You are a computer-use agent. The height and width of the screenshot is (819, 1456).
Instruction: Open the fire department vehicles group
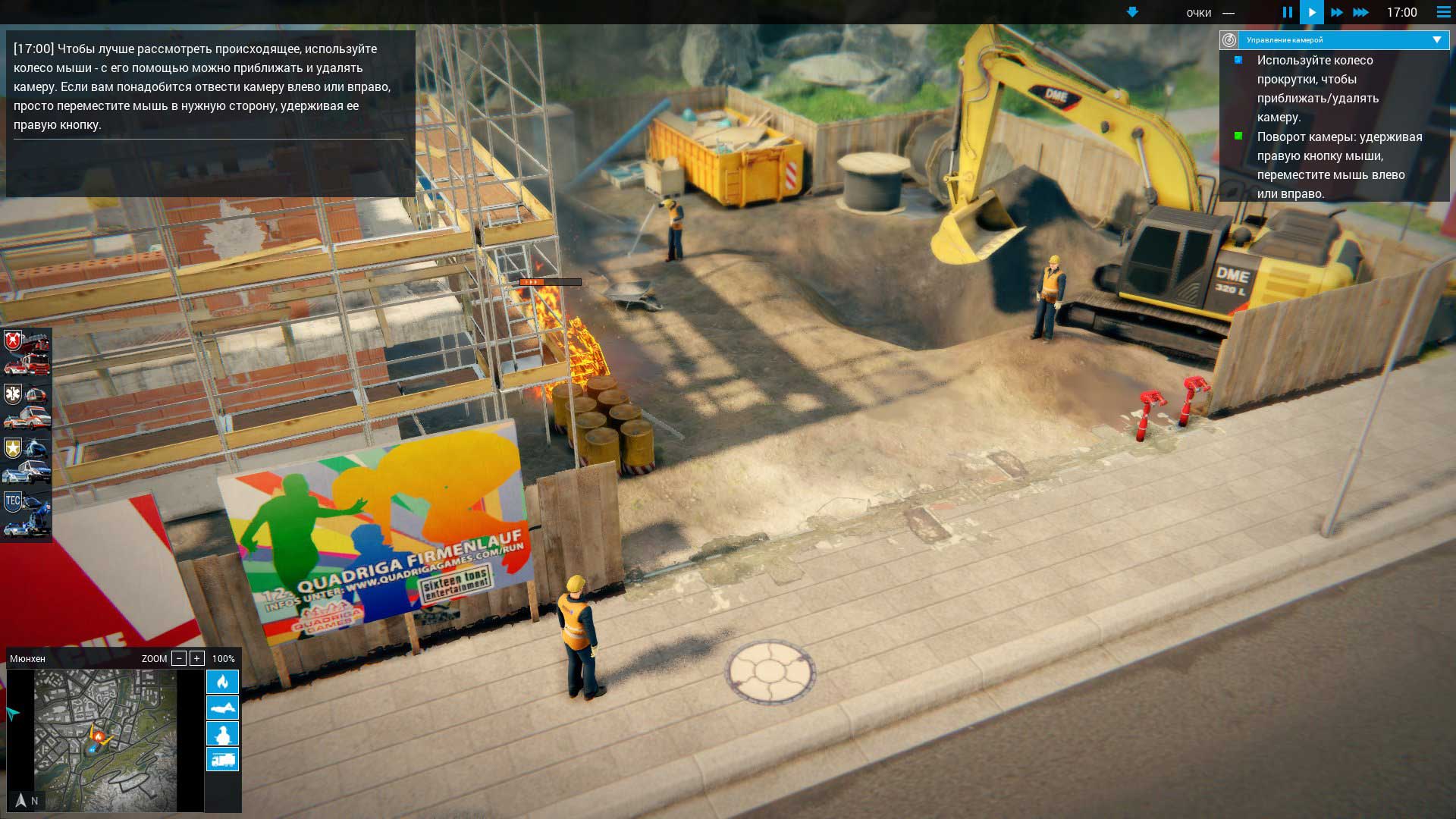coord(27,353)
